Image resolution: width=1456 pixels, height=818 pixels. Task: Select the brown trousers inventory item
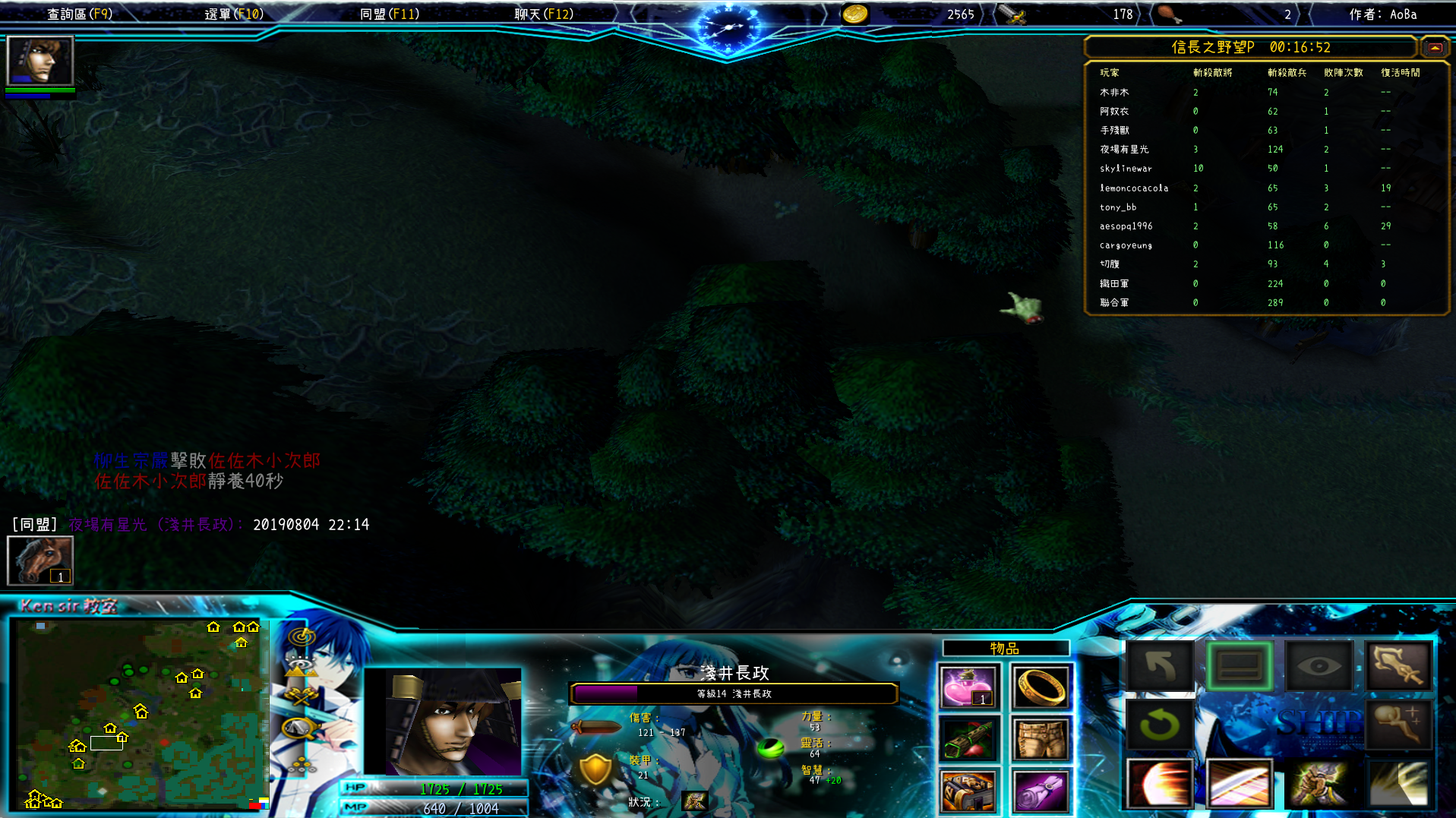(x=1041, y=738)
